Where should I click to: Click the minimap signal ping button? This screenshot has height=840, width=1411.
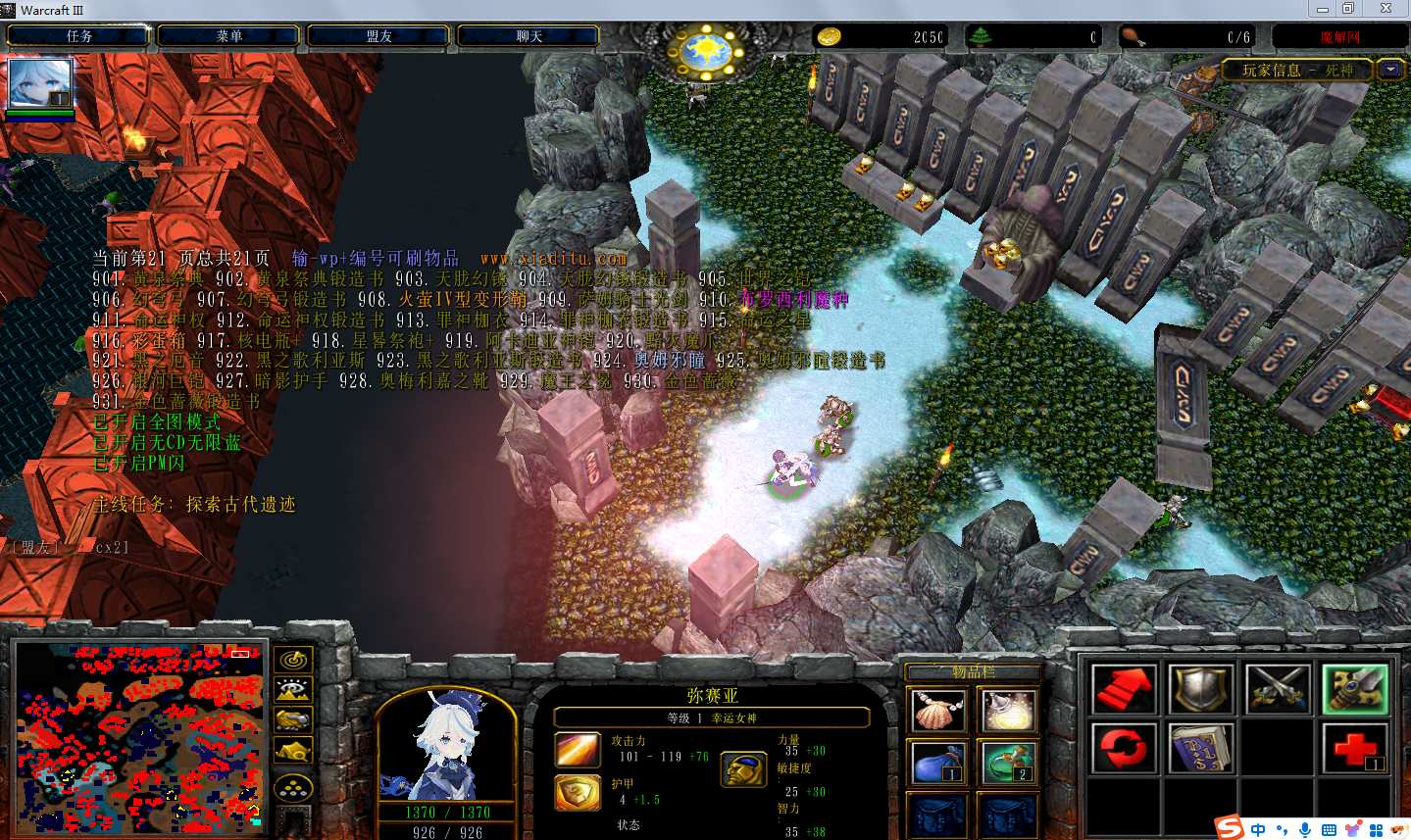point(294,659)
